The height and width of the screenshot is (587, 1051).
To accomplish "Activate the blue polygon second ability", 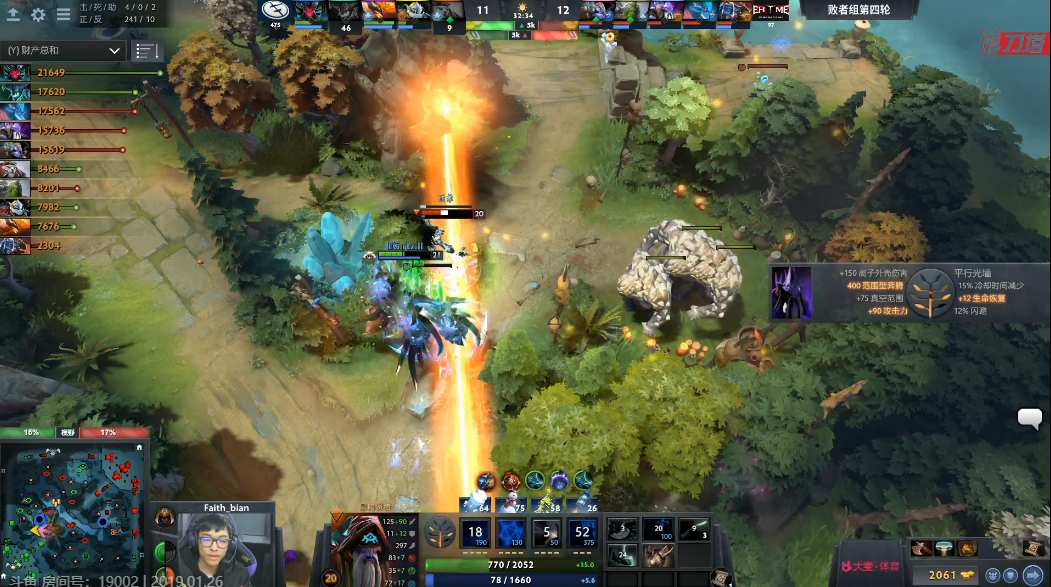I will (x=511, y=532).
